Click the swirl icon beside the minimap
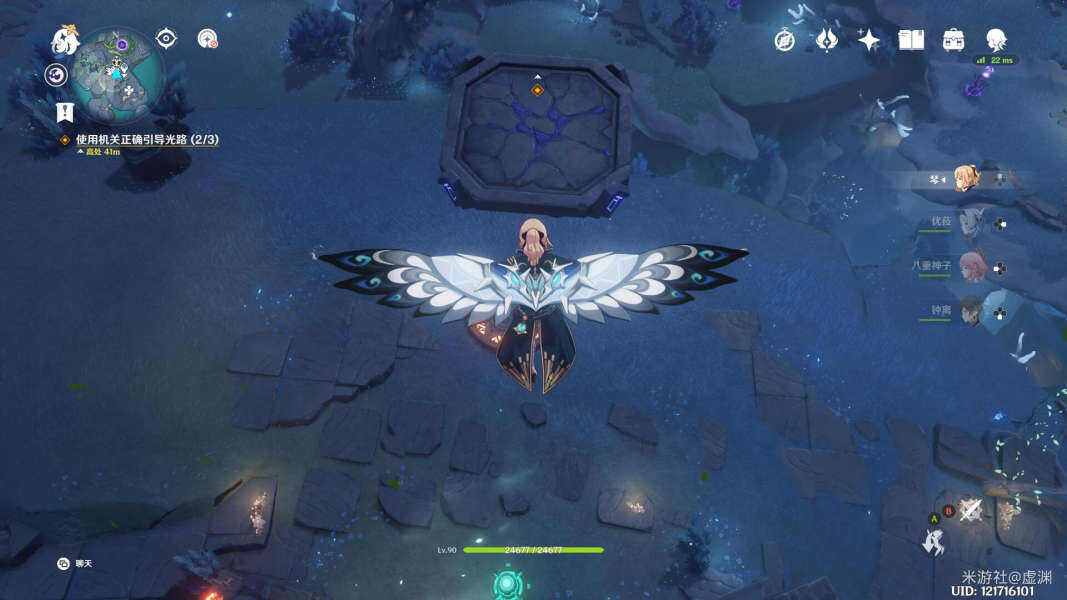 (x=55, y=75)
